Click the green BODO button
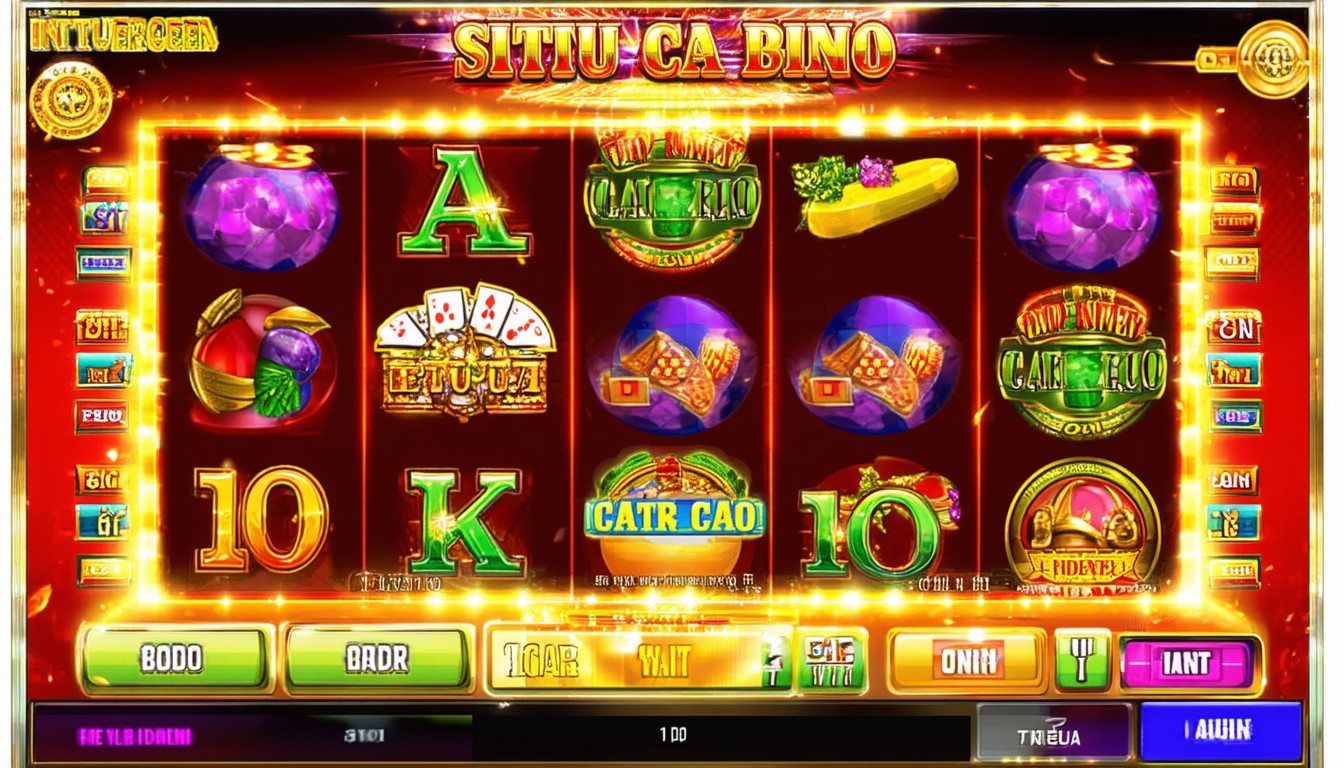This screenshot has width=1344, height=768. (x=175, y=659)
